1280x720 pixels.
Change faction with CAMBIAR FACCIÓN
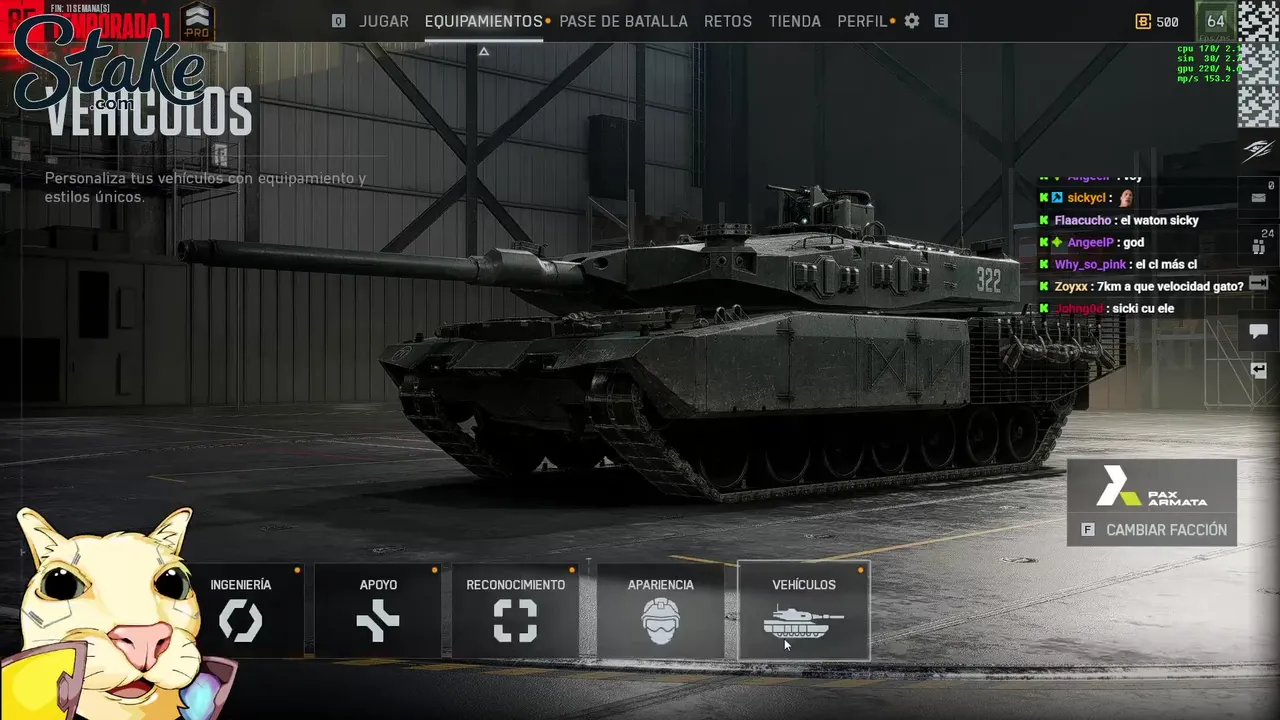click(x=1152, y=530)
